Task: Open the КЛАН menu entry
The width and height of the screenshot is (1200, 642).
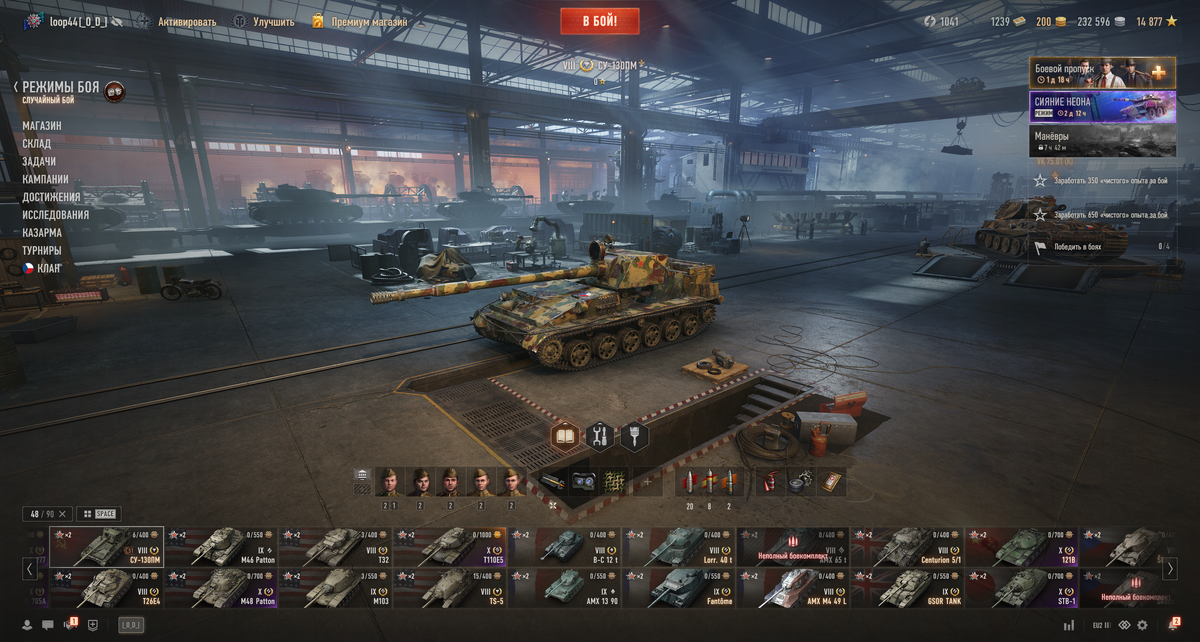Action: pyautogui.click(x=49, y=268)
